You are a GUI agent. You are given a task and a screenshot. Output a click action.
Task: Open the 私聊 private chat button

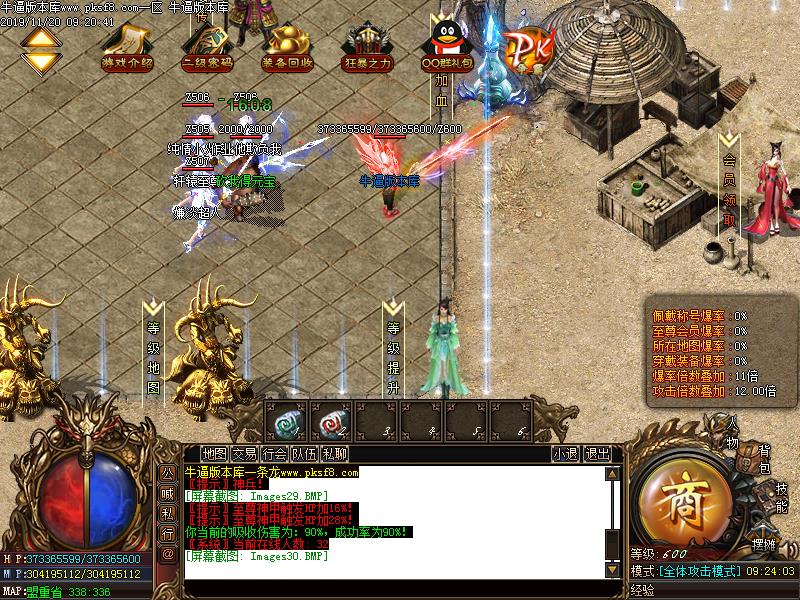335,453
